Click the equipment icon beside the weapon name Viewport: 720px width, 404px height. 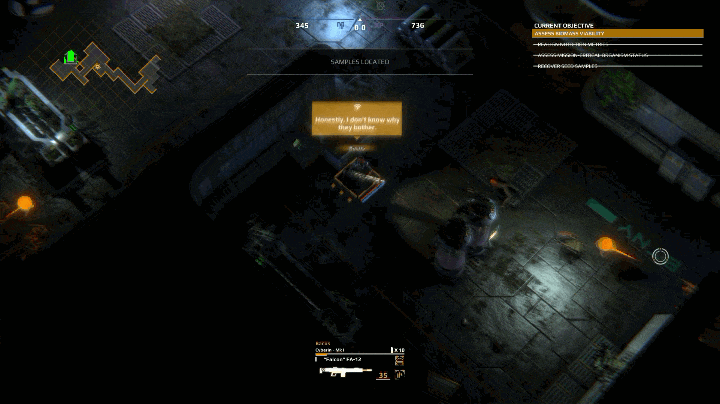pos(400,359)
